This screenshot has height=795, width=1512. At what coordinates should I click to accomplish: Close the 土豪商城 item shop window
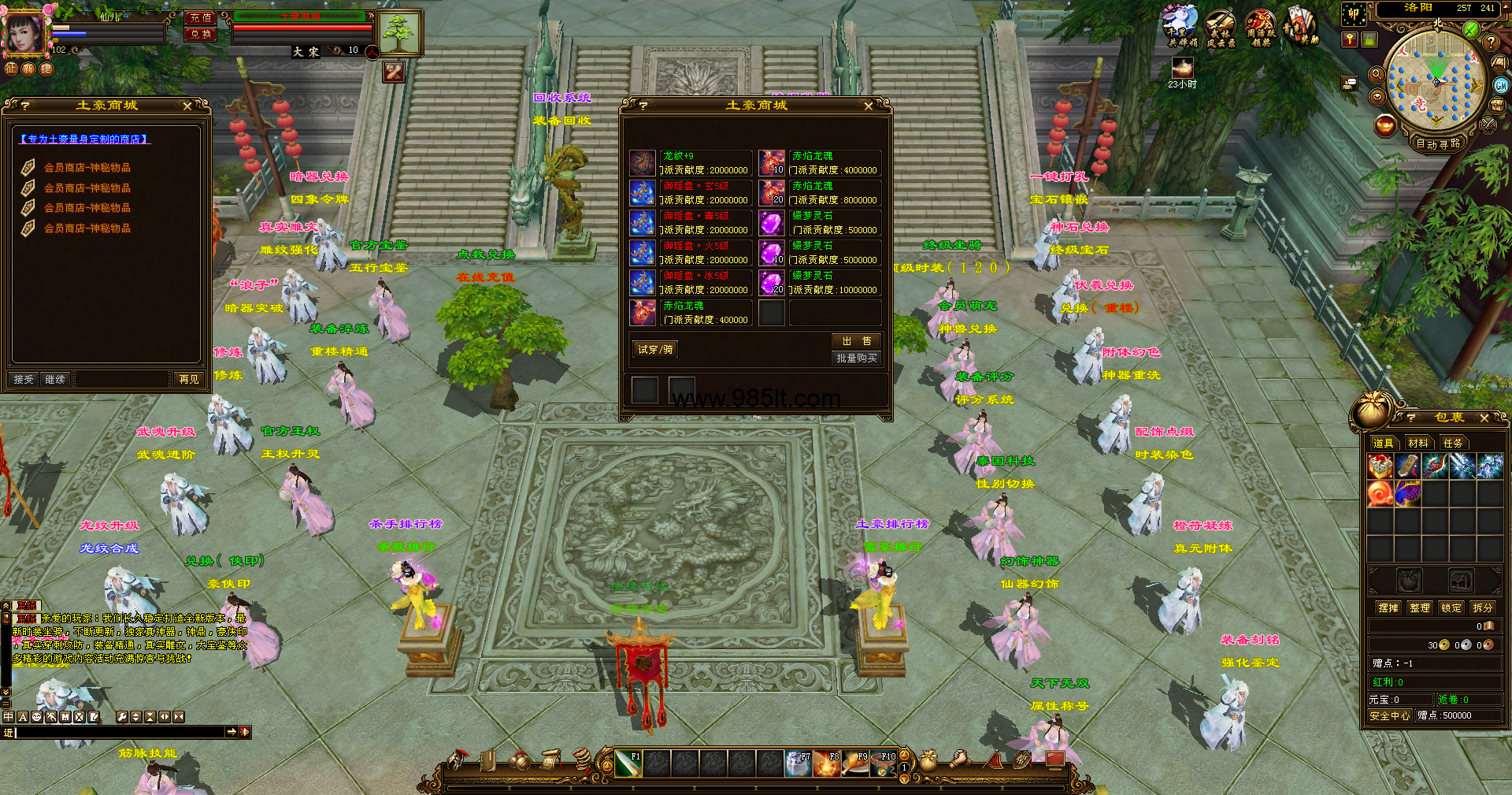pos(868,106)
